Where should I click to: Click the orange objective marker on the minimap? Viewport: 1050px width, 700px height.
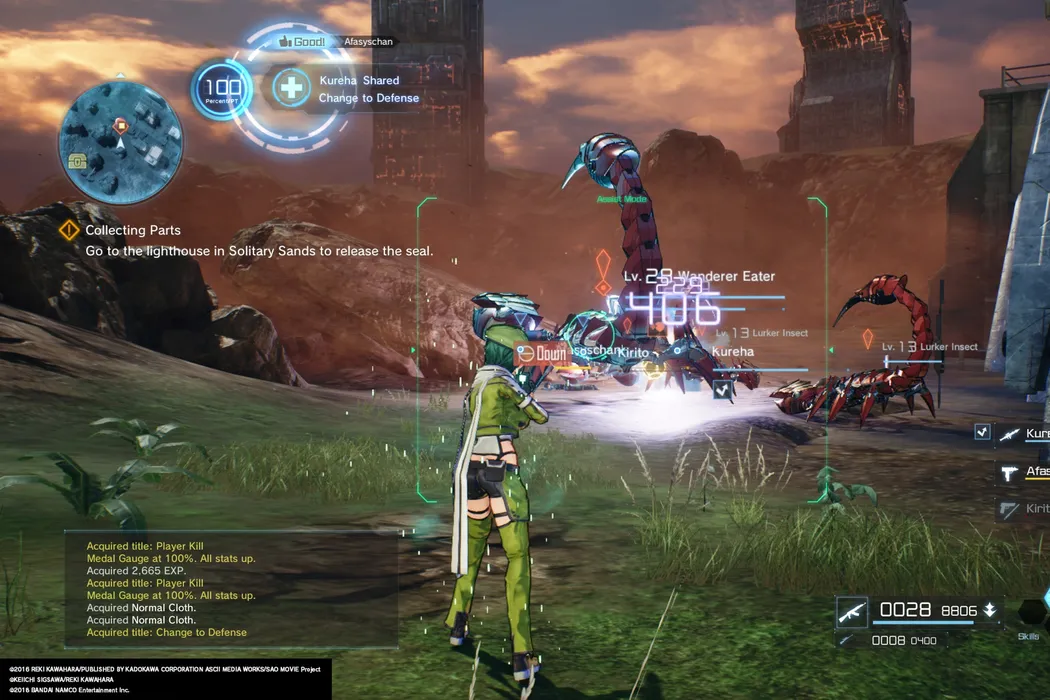tap(121, 125)
